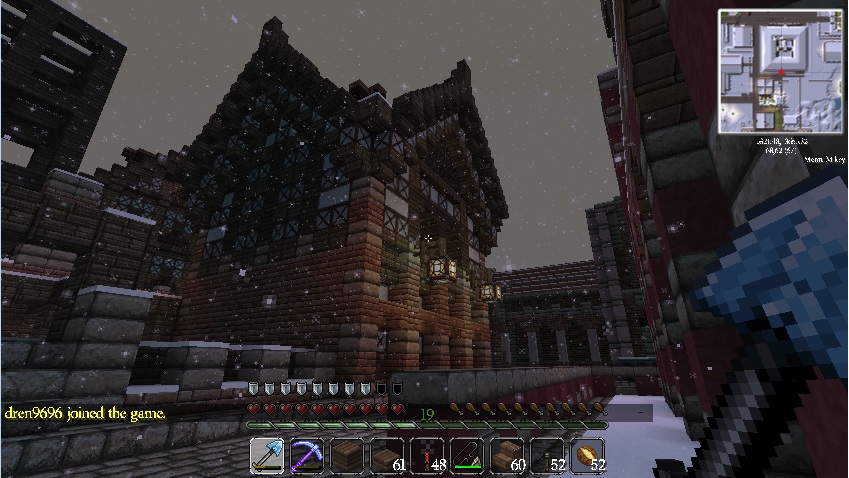The height and width of the screenshot is (478, 849).
Task: Select the tool with the green durability bar
Action: pyautogui.click(x=467, y=456)
